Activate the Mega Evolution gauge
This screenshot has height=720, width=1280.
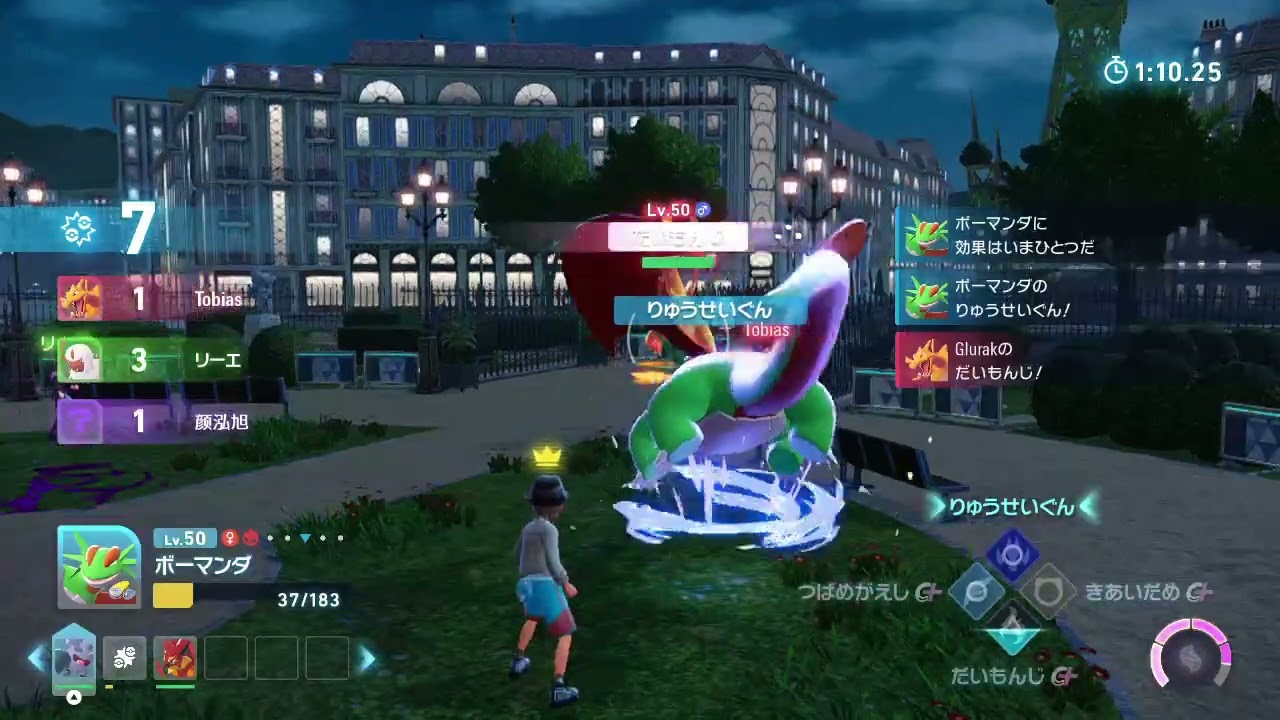[x=1190, y=656]
